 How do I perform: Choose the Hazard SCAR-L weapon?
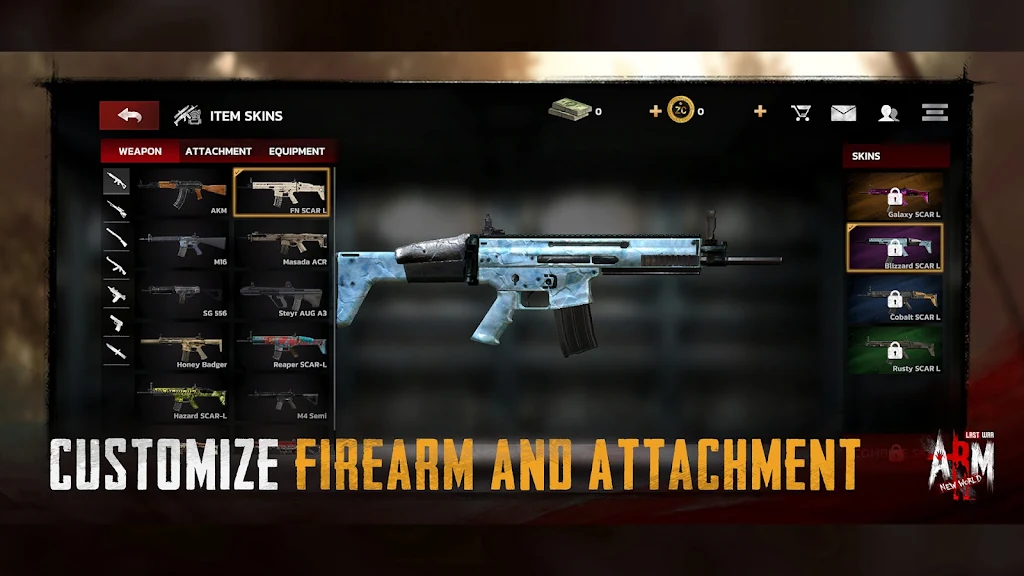[x=183, y=398]
